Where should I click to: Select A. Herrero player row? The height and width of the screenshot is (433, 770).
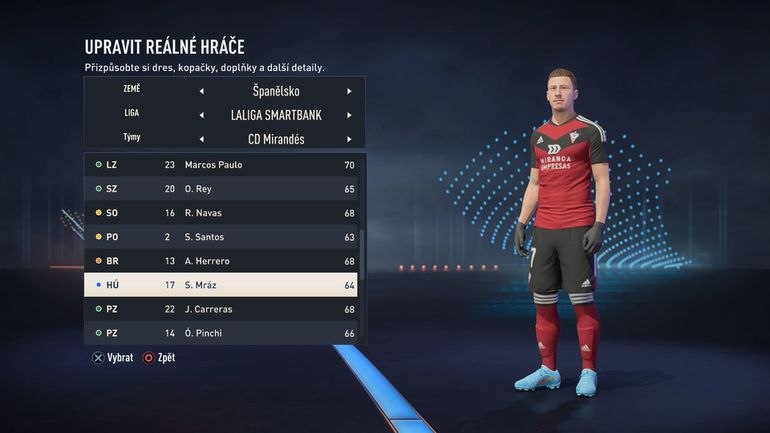pyautogui.click(x=222, y=261)
